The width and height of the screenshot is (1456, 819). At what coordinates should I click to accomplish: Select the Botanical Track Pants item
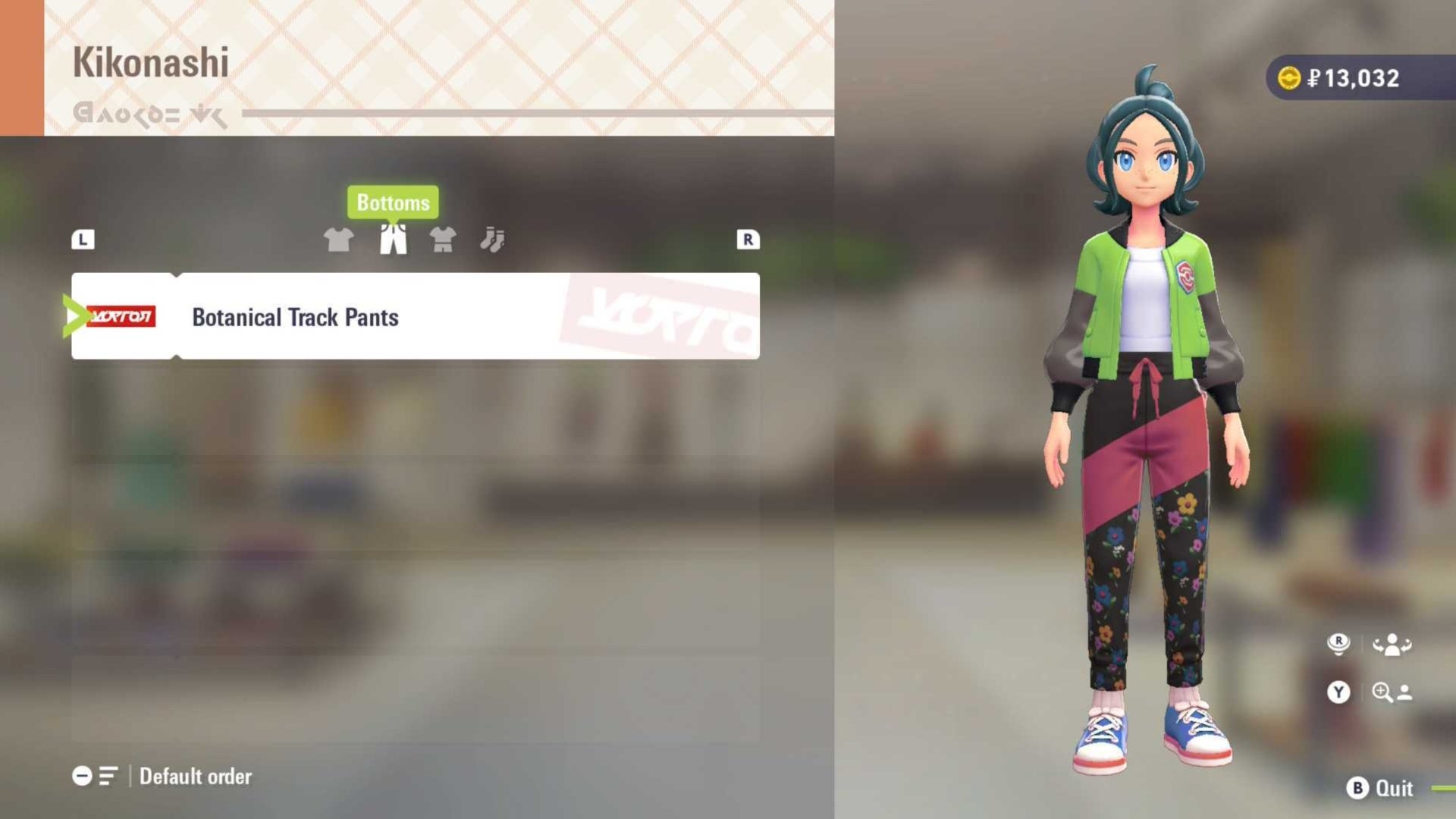click(416, 316)
